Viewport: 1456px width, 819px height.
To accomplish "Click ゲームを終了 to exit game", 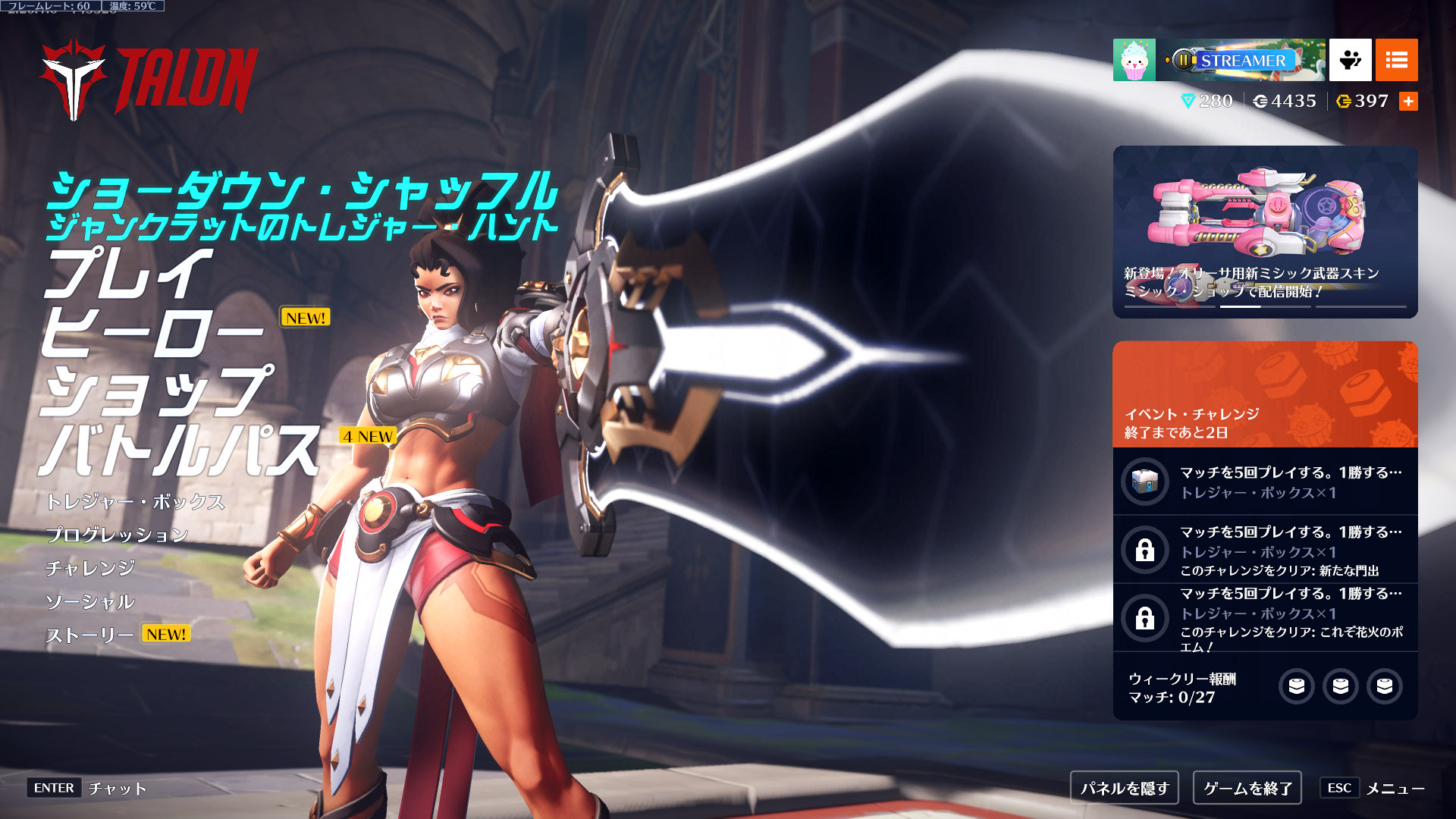I will click(1247, 789).
